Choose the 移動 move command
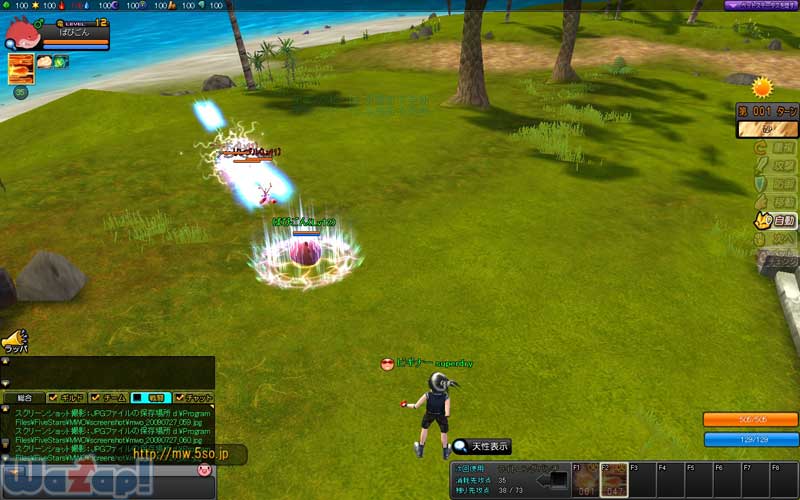 [x=775, y=202]
